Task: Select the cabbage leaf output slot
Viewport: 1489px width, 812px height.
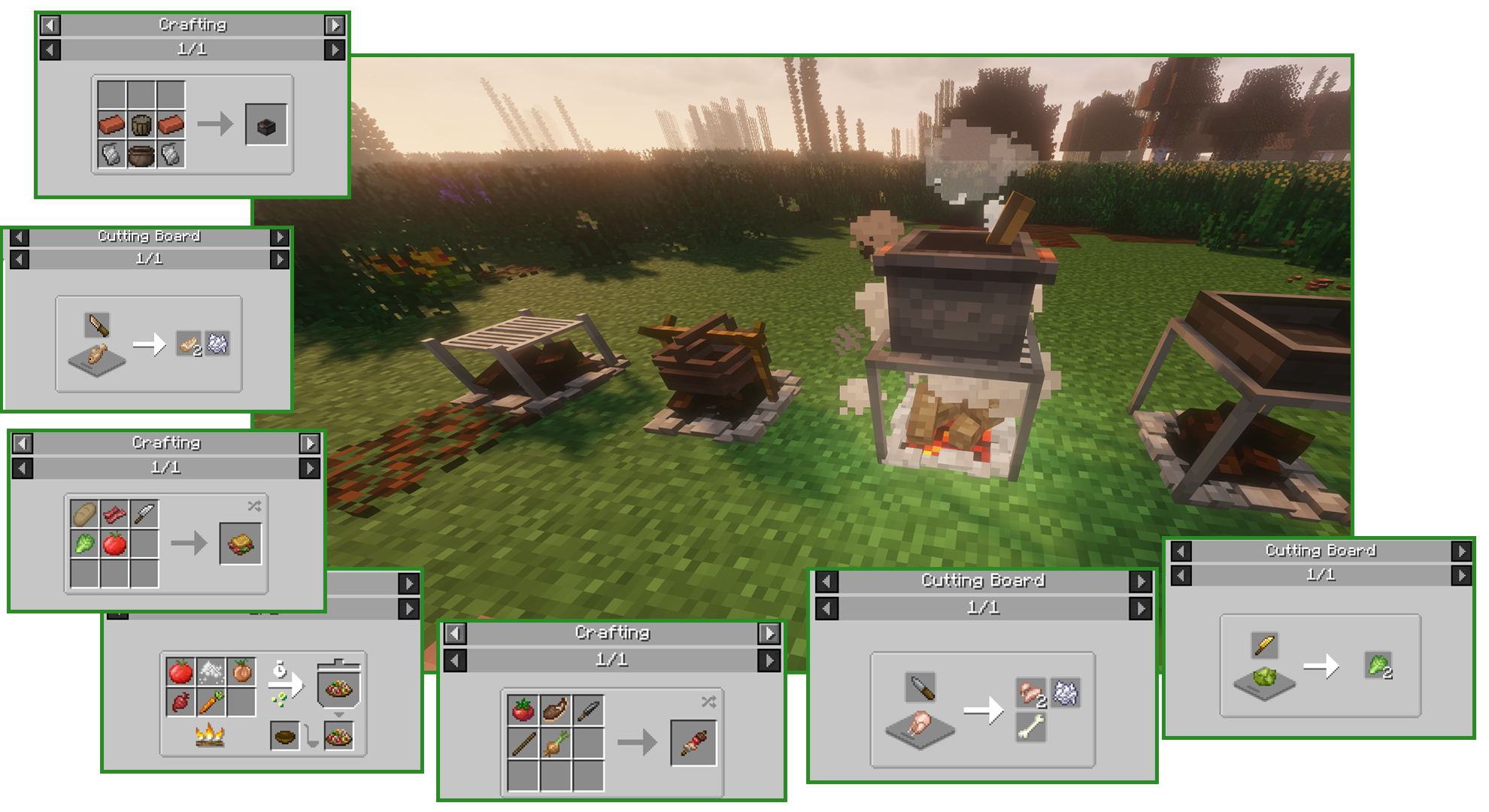Action: pyautogui.click(x=1378, y=666)
